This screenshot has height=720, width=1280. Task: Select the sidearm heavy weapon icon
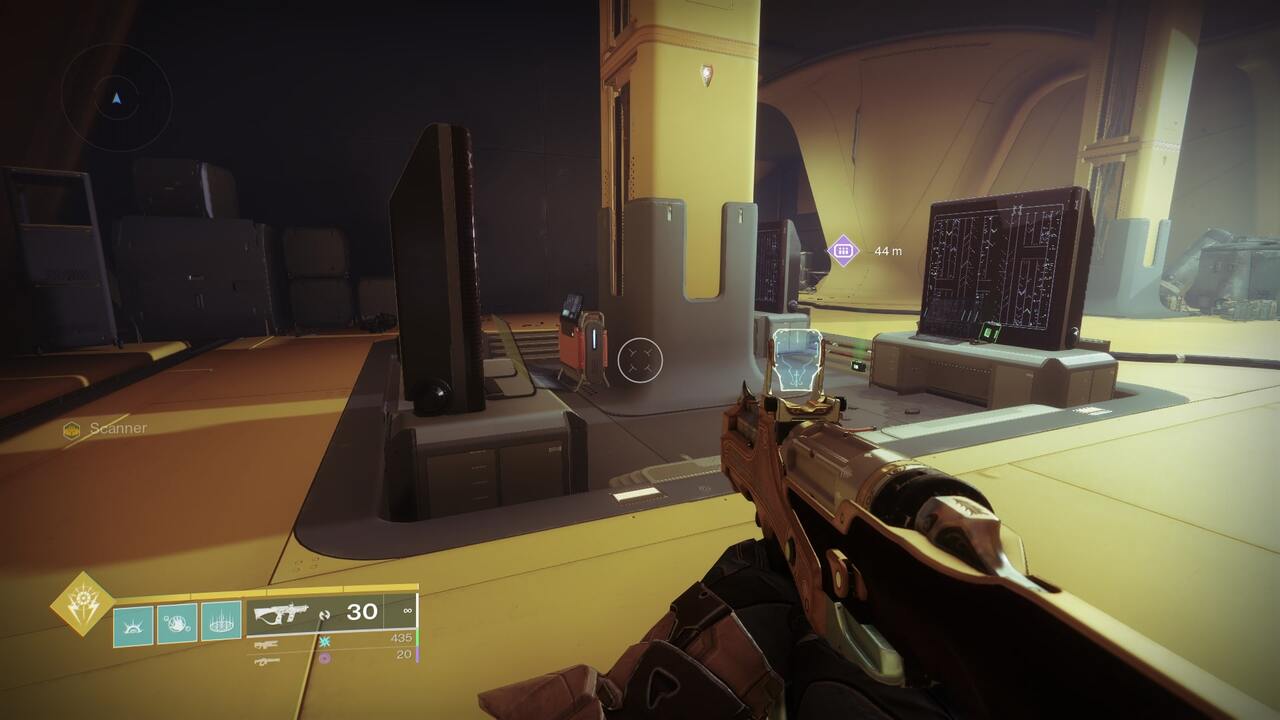pos(267,661)
